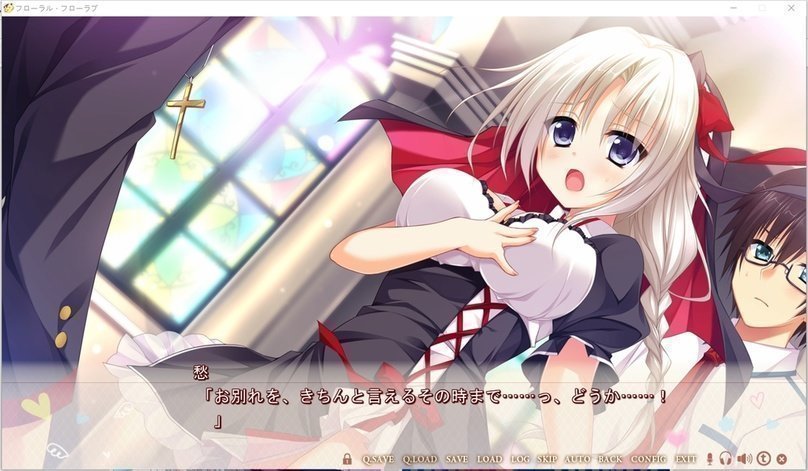
Task: Show the dialogue LOG
Action: point(520,459)
